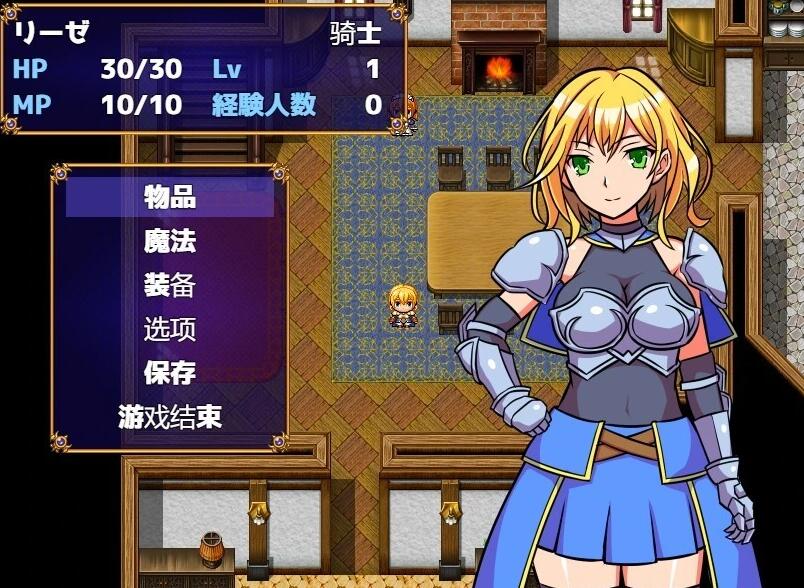804x588 pixels.
Task: Select the リーゼ character status panel
Action: point(203,68)
